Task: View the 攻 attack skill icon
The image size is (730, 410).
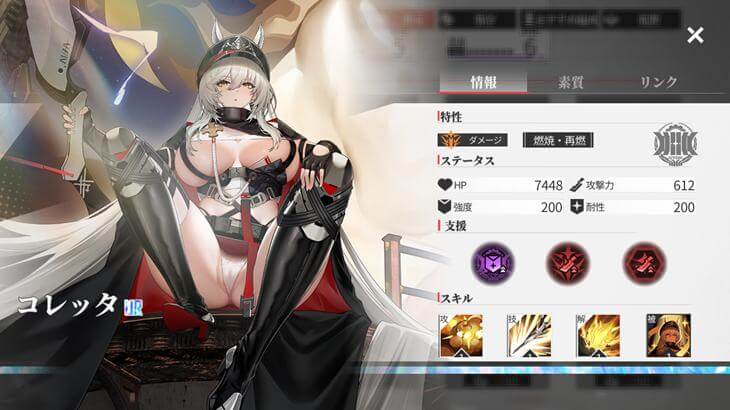Action: [x=462, y=335]
